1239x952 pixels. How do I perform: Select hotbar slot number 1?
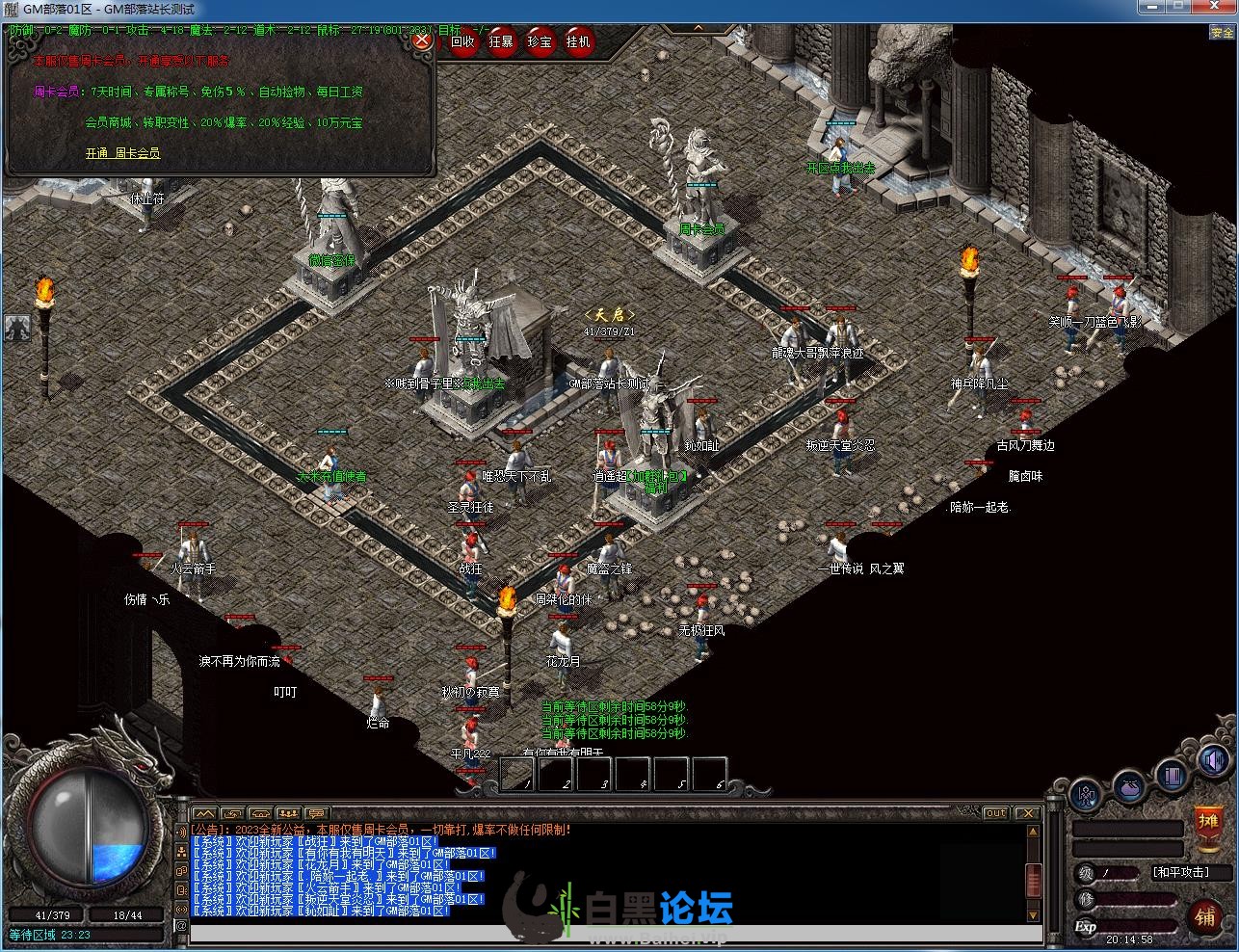click(516, 774)
